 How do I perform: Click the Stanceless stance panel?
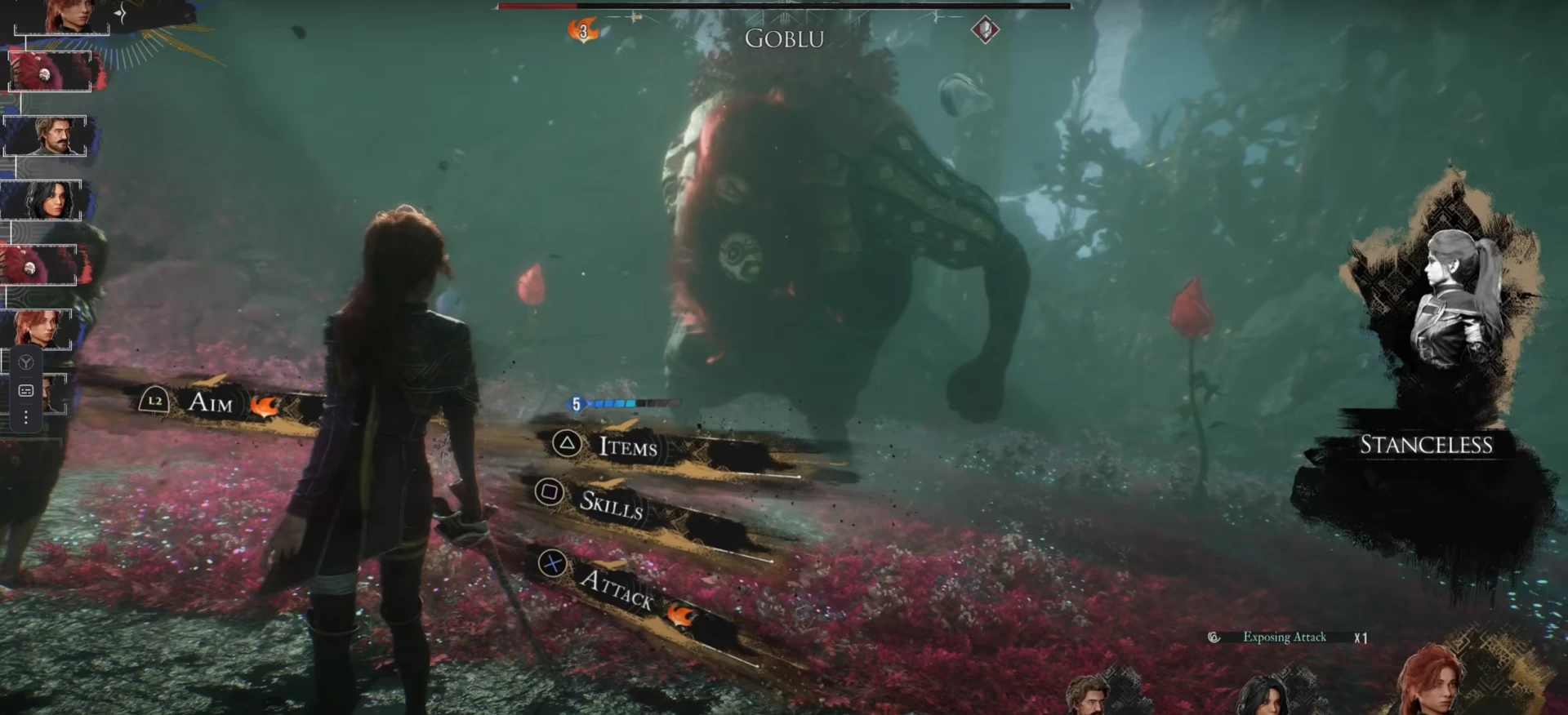[x=1425, y=445]
